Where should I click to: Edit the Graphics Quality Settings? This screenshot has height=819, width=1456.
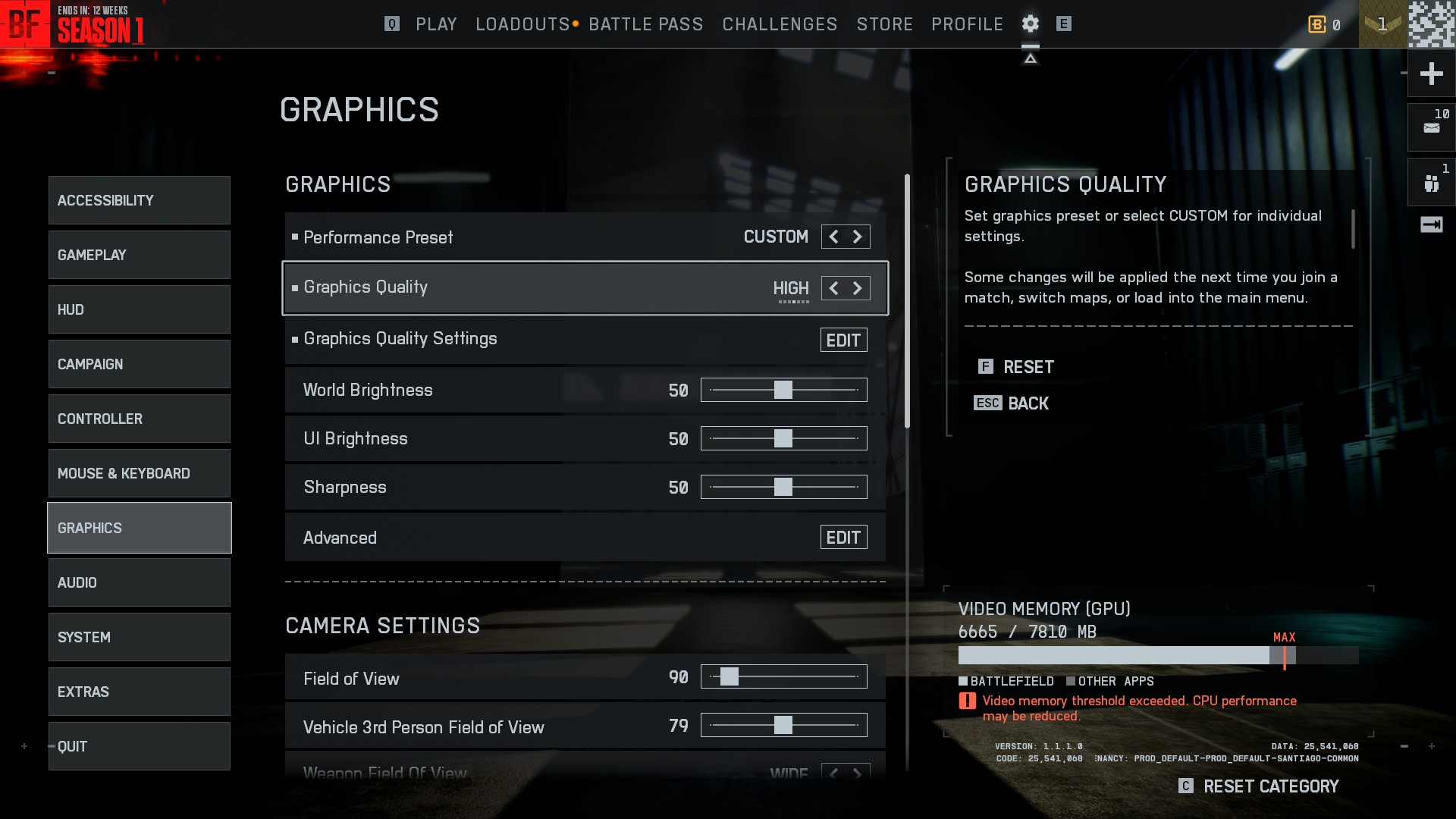(x=843, y=340)
